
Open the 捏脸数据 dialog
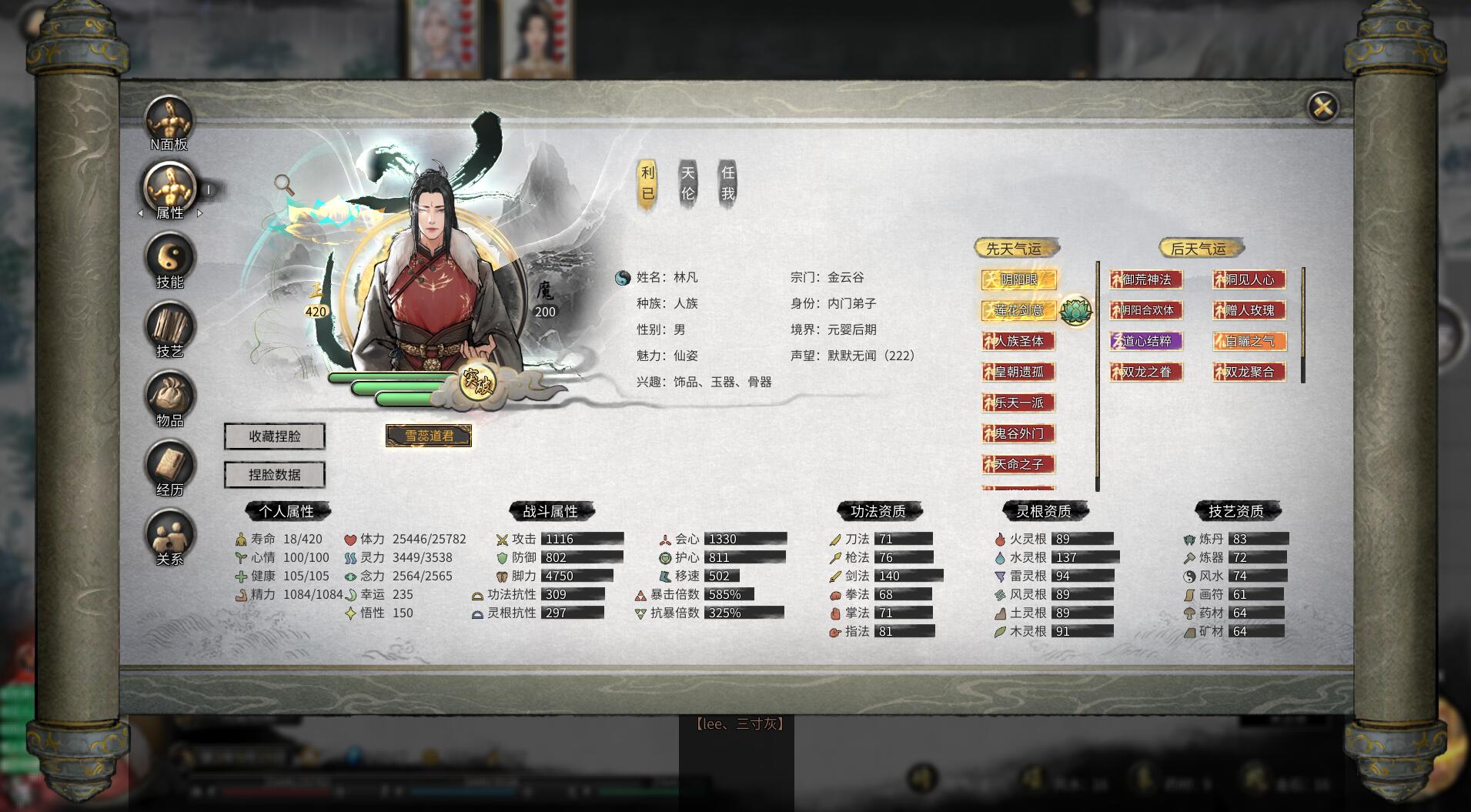click(x=275, y=474)
